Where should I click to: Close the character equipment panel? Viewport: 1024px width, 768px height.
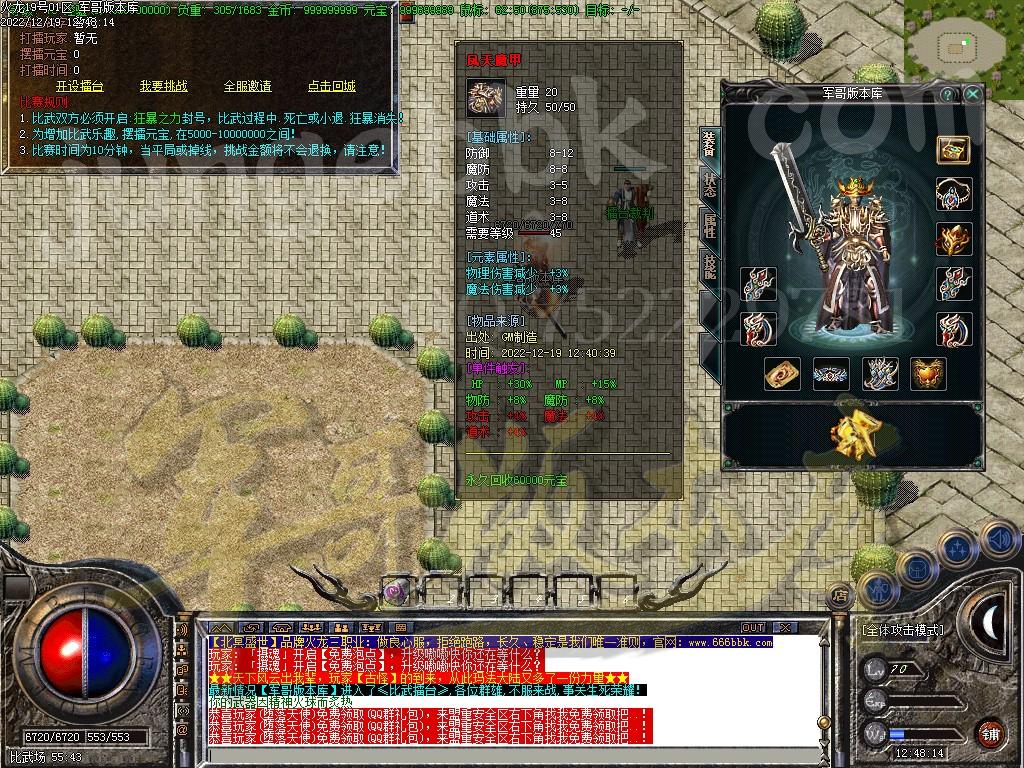[973, 94]
